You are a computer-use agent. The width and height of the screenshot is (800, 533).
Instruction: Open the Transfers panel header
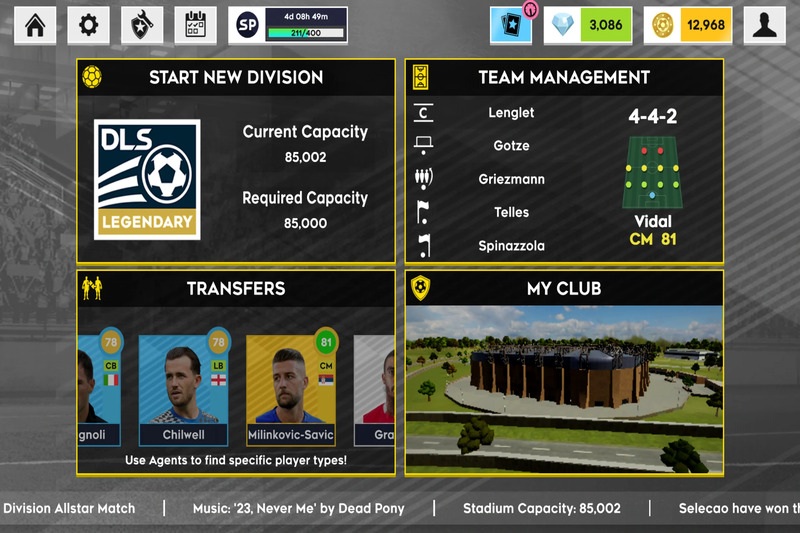pos(236,288)
